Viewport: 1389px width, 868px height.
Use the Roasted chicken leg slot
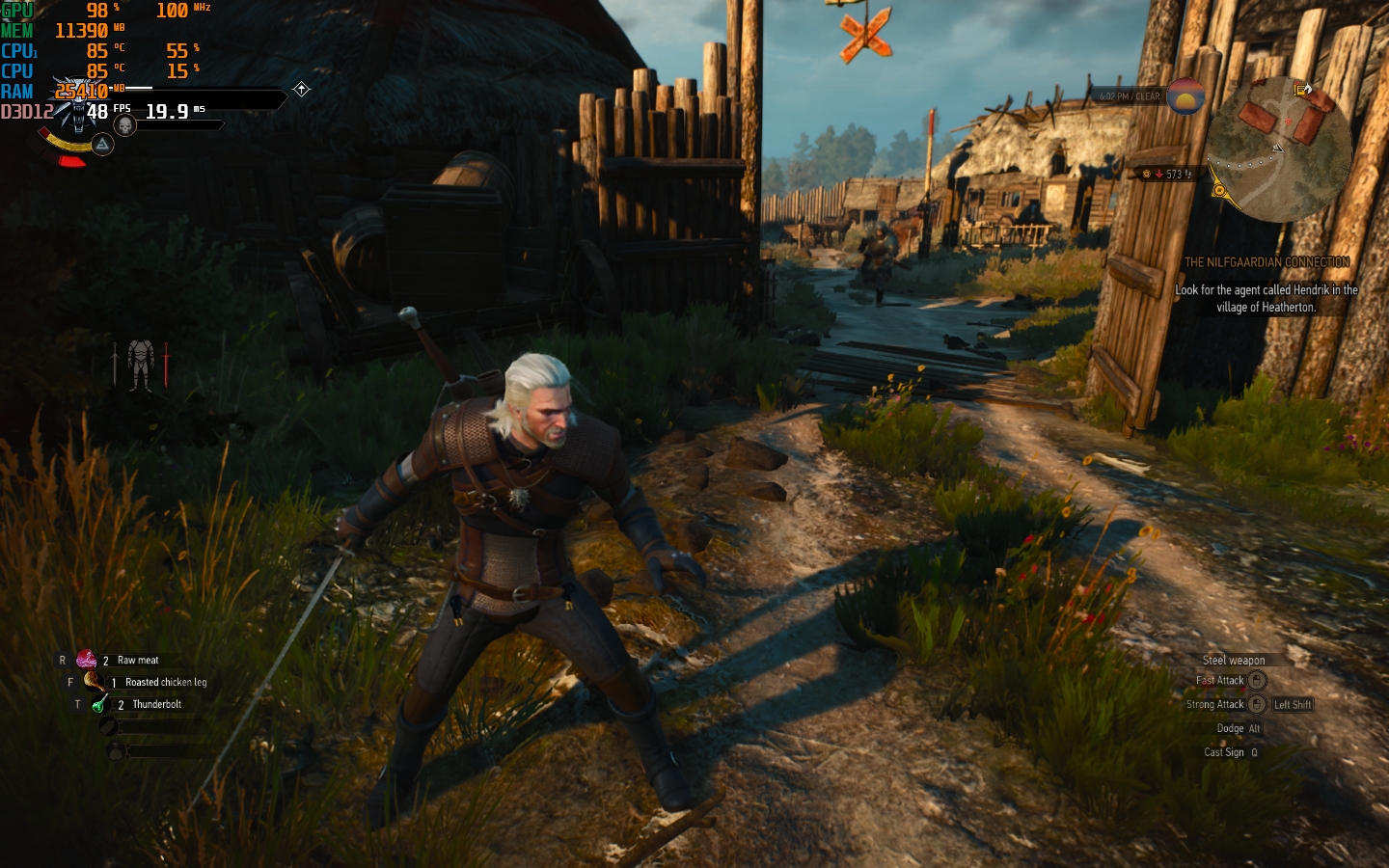click(x=94, y=682)
